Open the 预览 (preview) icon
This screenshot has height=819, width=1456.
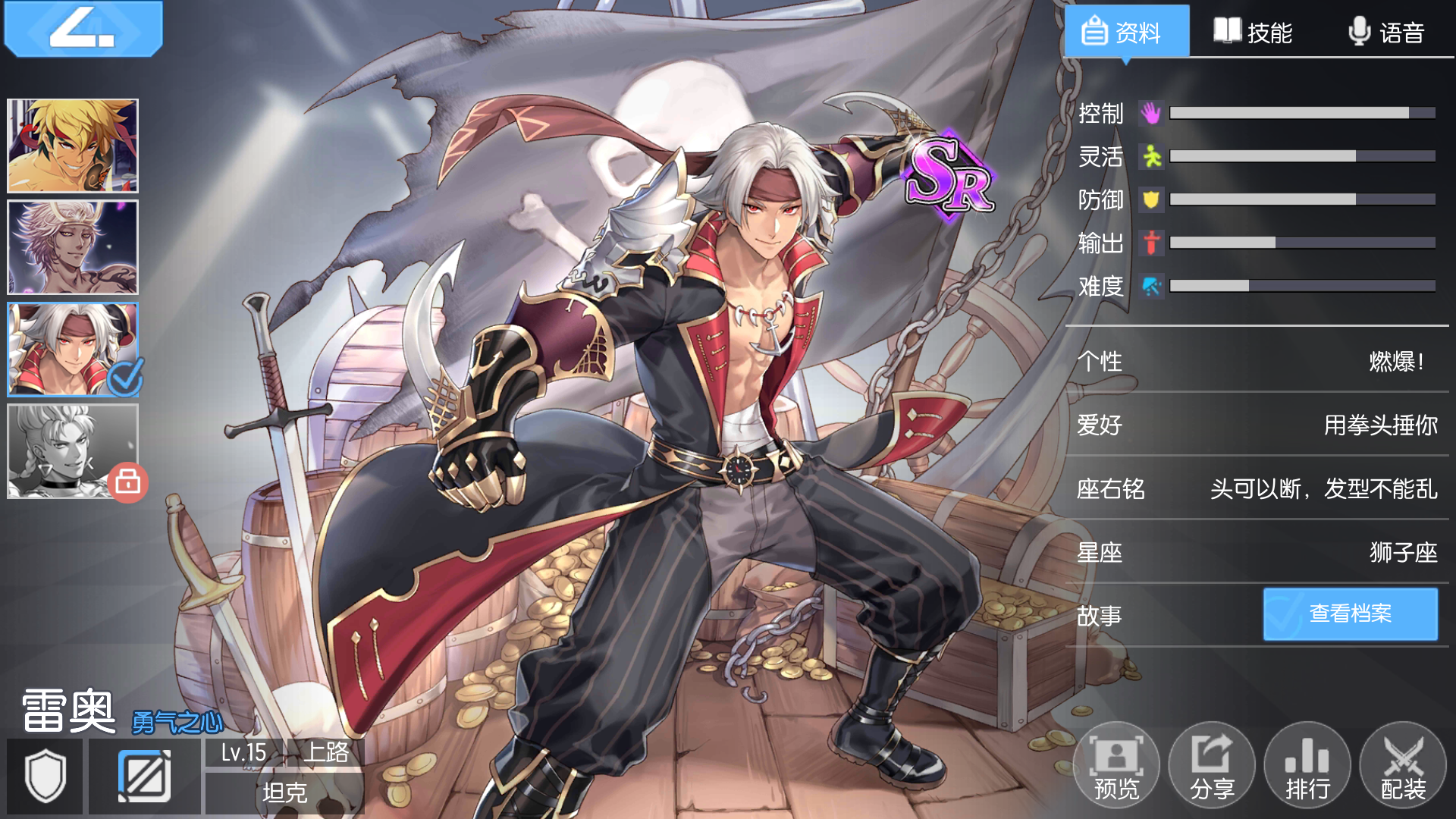(1116, 766)
